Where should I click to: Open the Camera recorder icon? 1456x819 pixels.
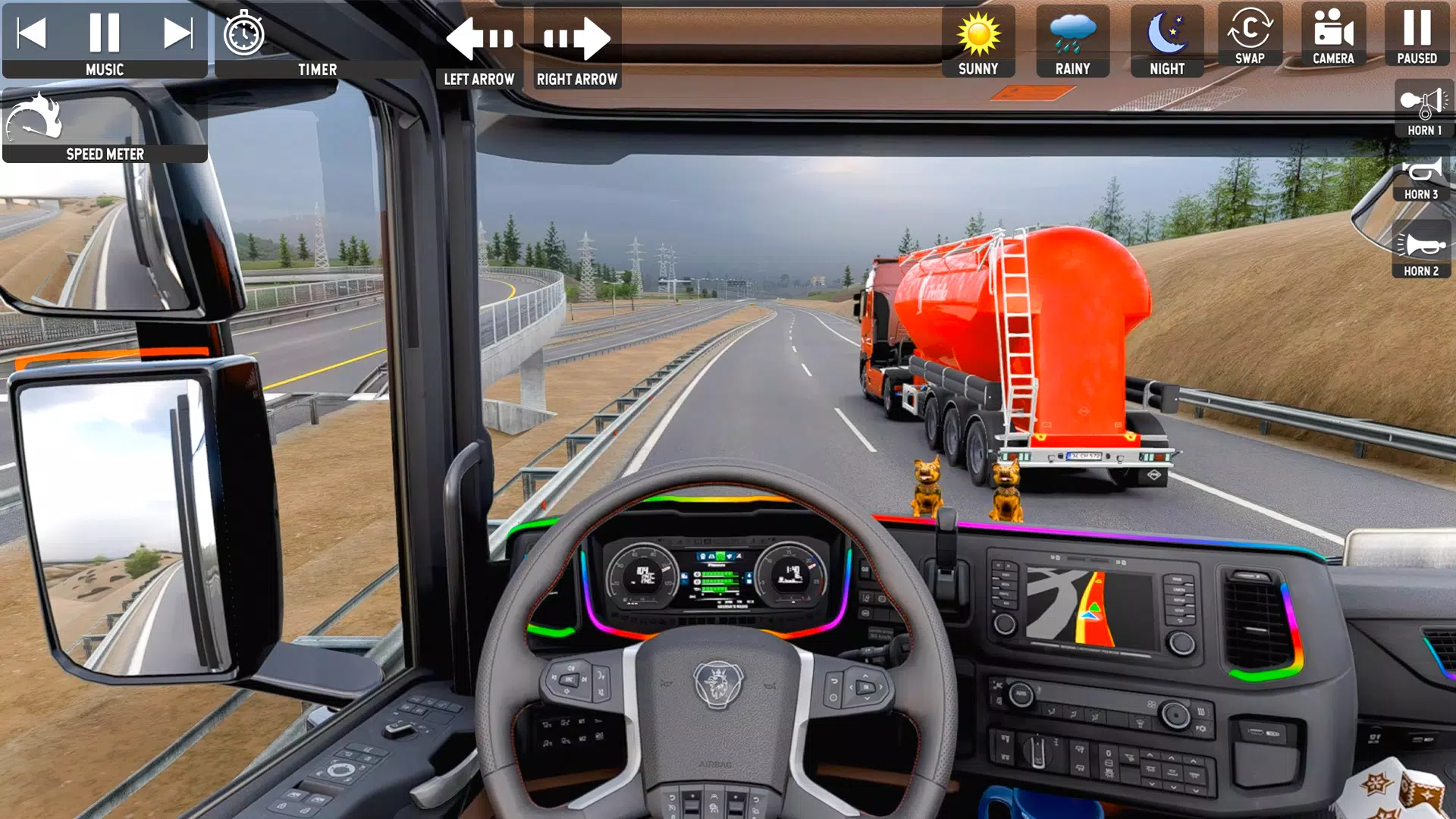click(1332, 32)
